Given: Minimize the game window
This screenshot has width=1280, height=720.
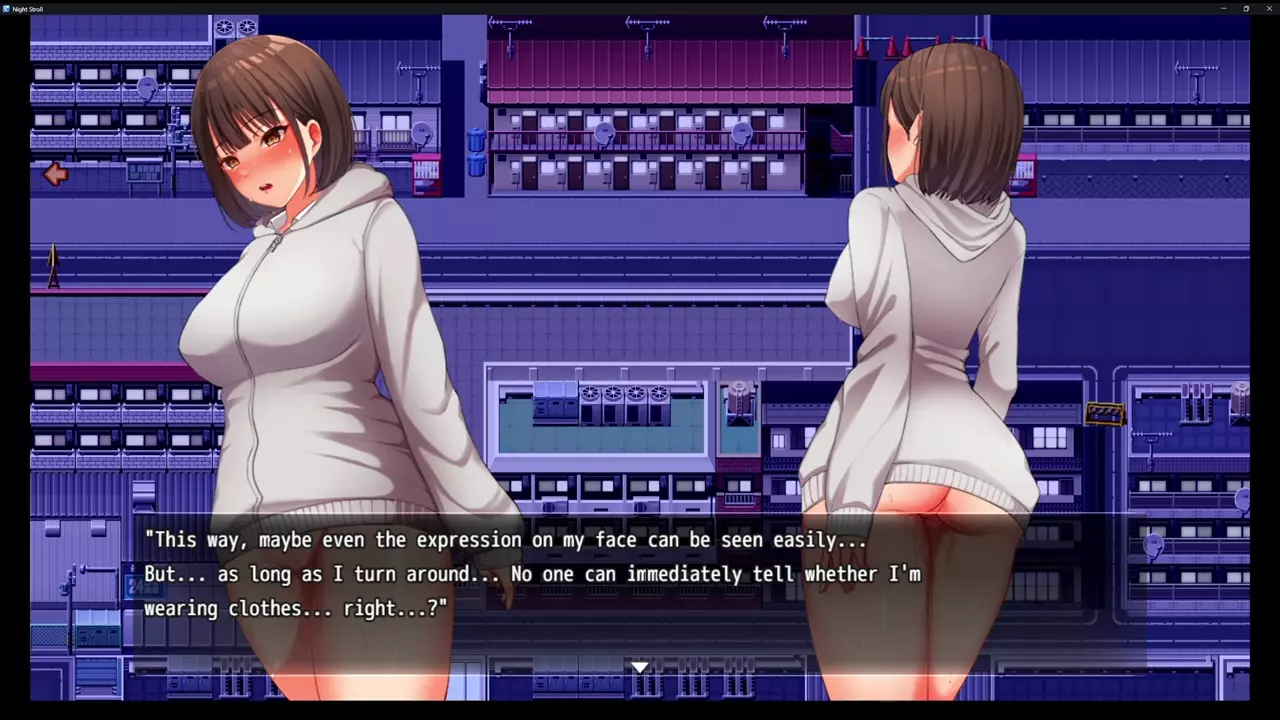Looking at the screenshot, I should click(1224, 8).
